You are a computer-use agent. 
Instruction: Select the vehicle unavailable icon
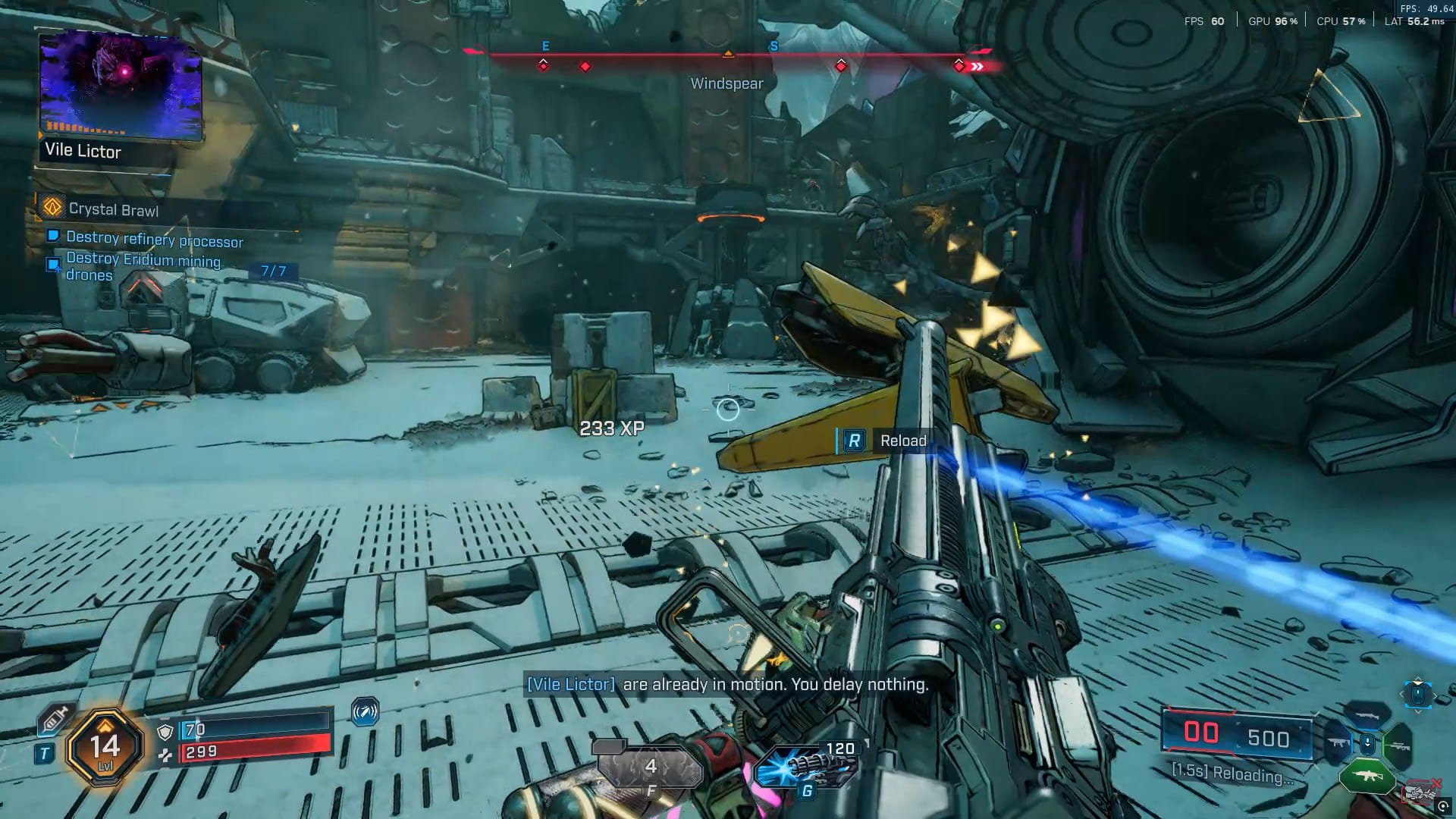[1420, 793]
